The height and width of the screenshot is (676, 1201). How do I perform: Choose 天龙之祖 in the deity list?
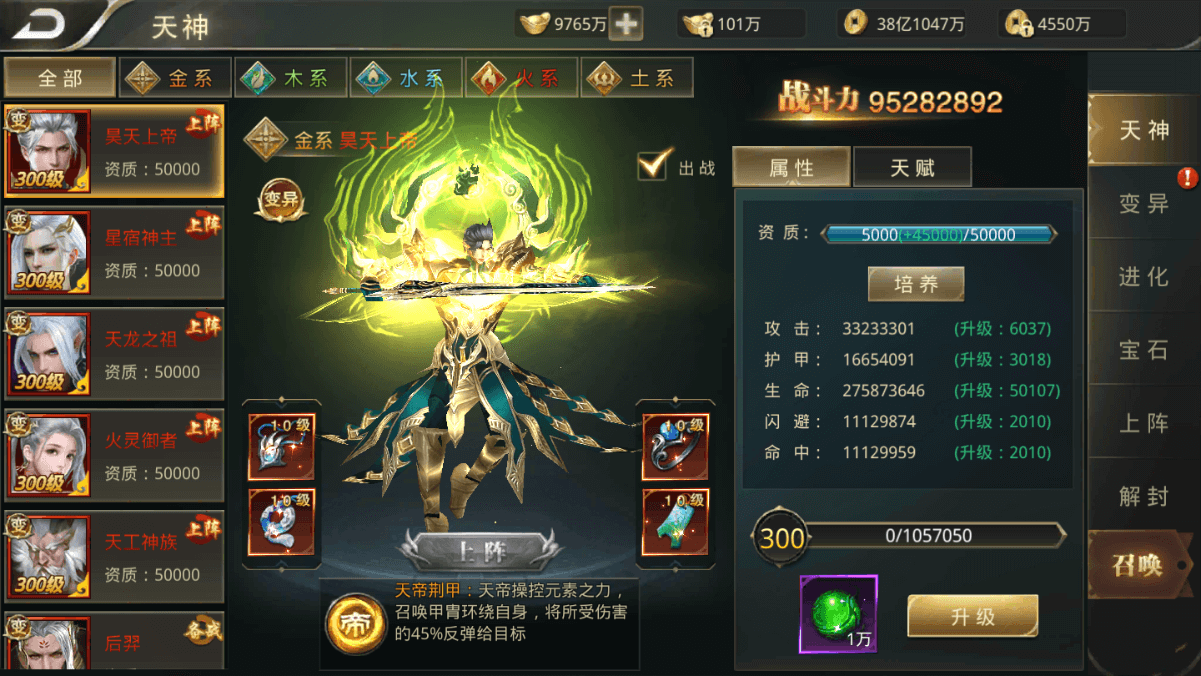114,354
